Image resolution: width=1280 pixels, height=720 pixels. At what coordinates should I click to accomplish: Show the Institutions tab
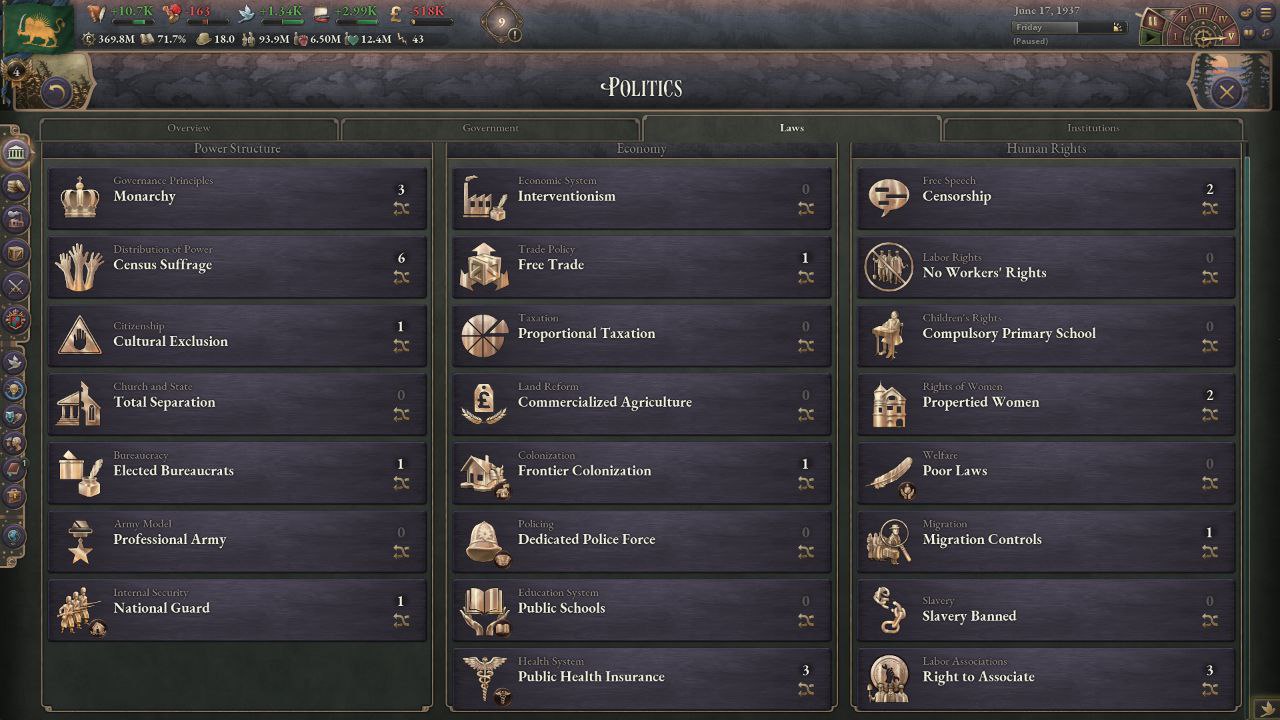[1092, 128]
